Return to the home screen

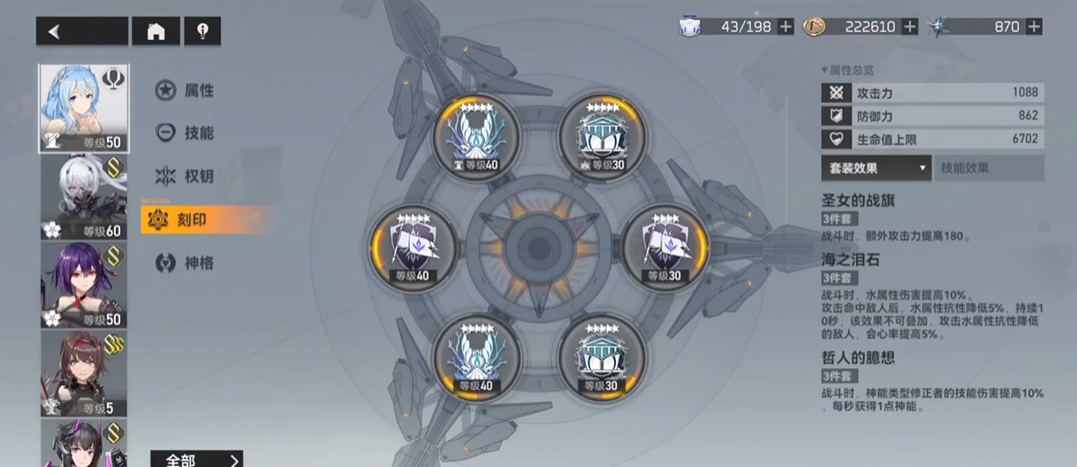[x=156, y=31]
